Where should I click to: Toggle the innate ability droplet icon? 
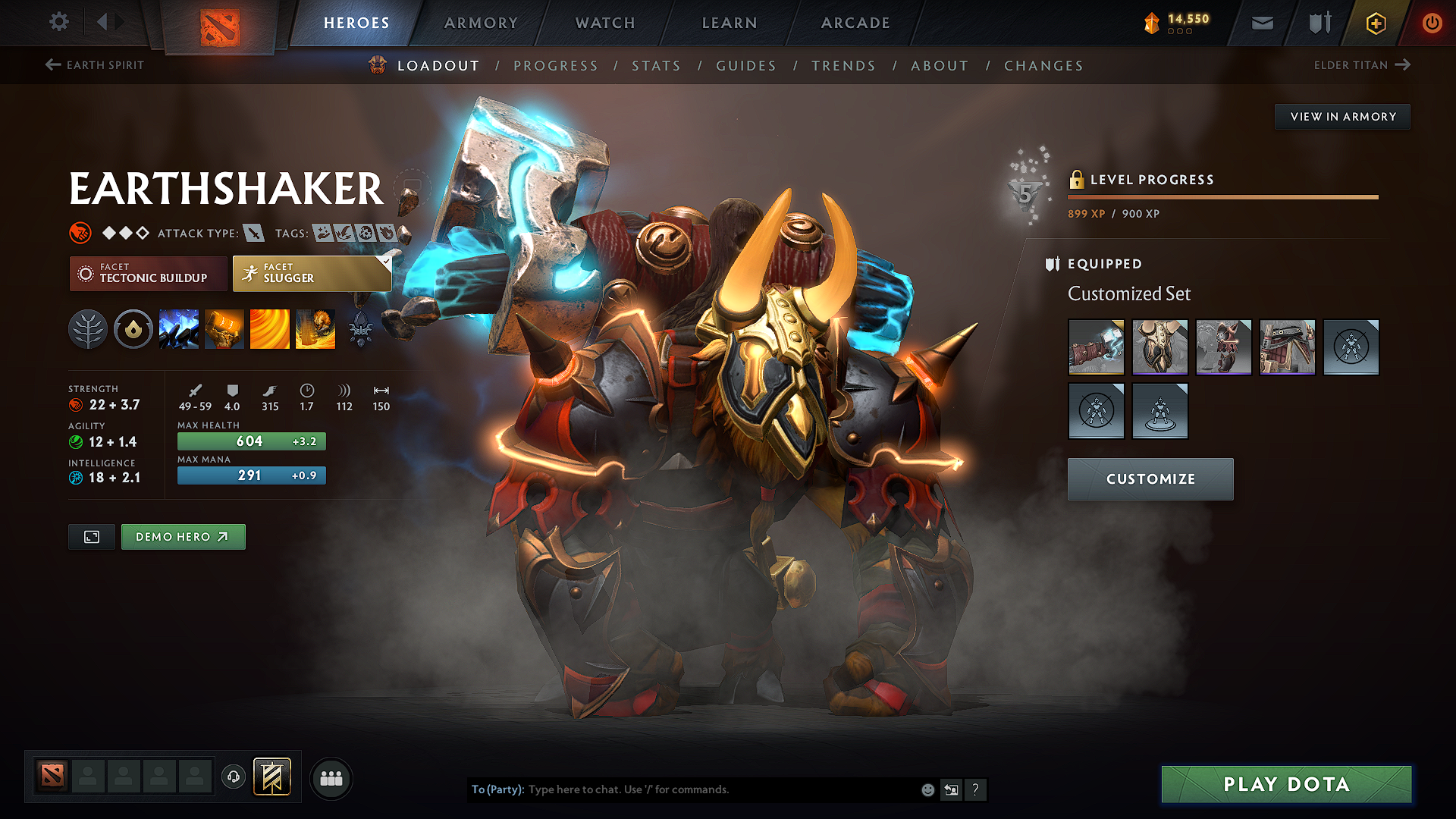133,328
